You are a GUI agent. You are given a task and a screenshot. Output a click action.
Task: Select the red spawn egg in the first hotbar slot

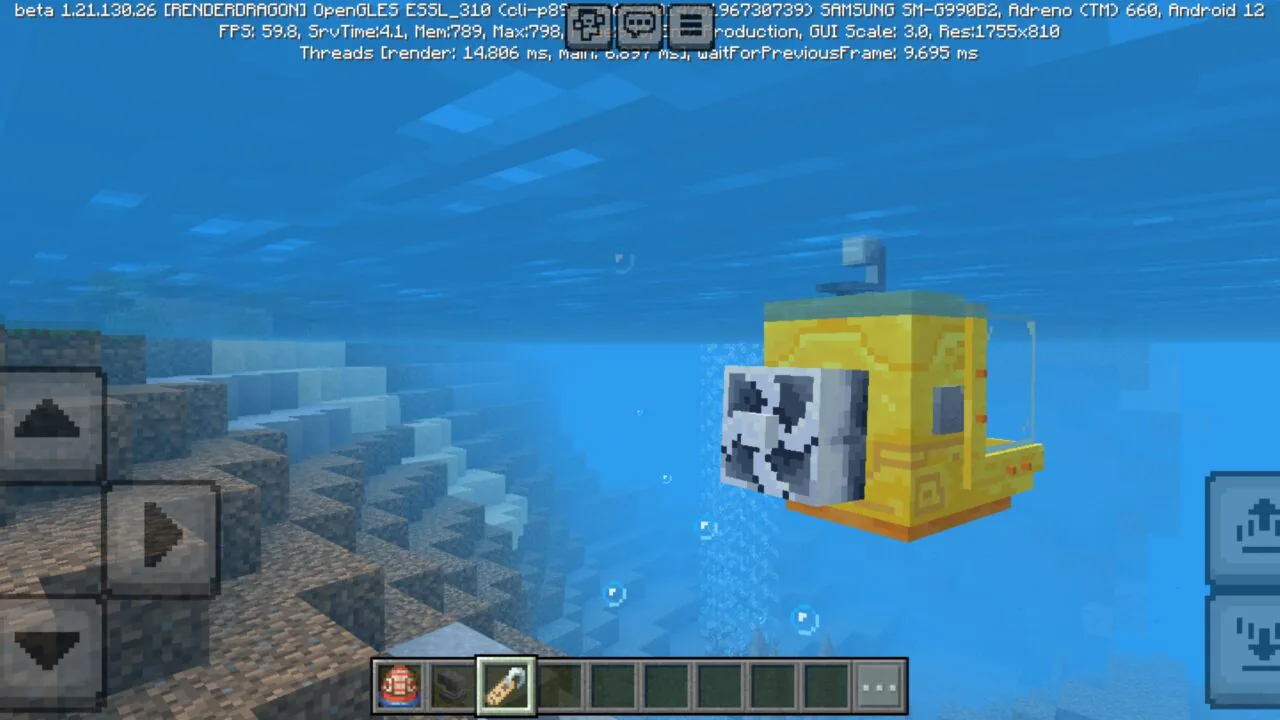point(399,685)
